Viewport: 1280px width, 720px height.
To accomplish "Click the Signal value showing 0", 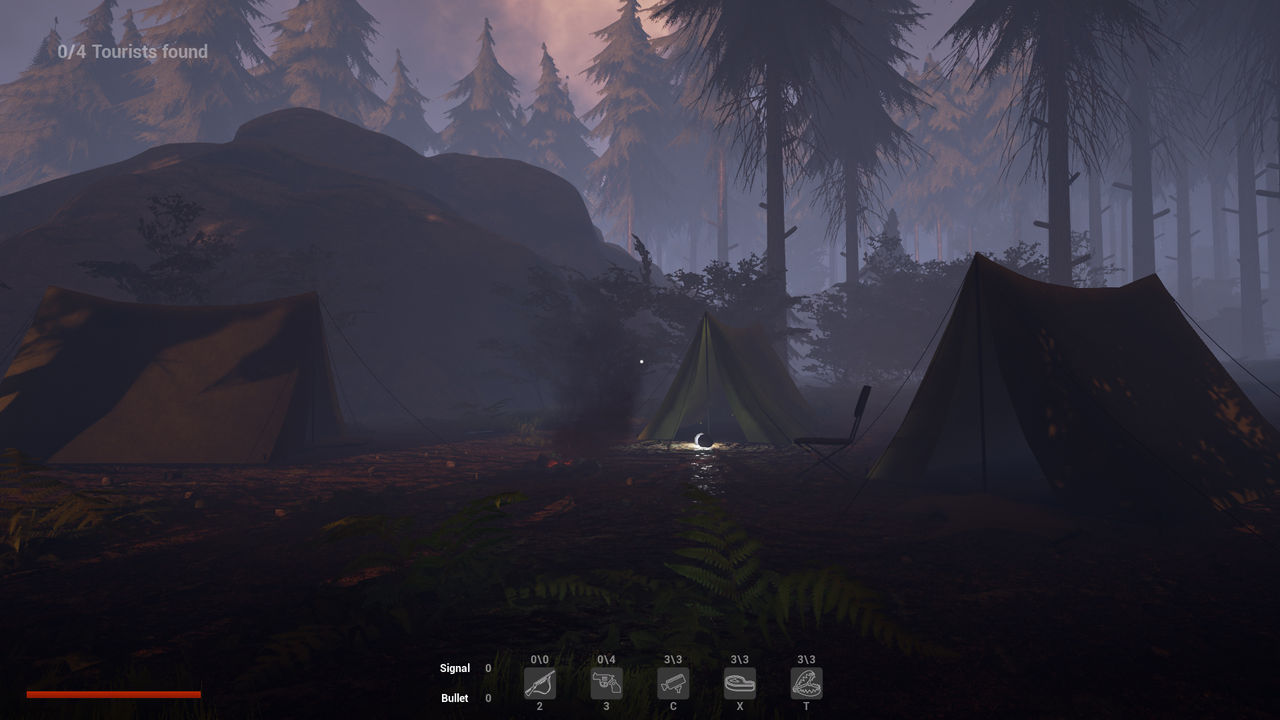I will click(x=487, y=668).
